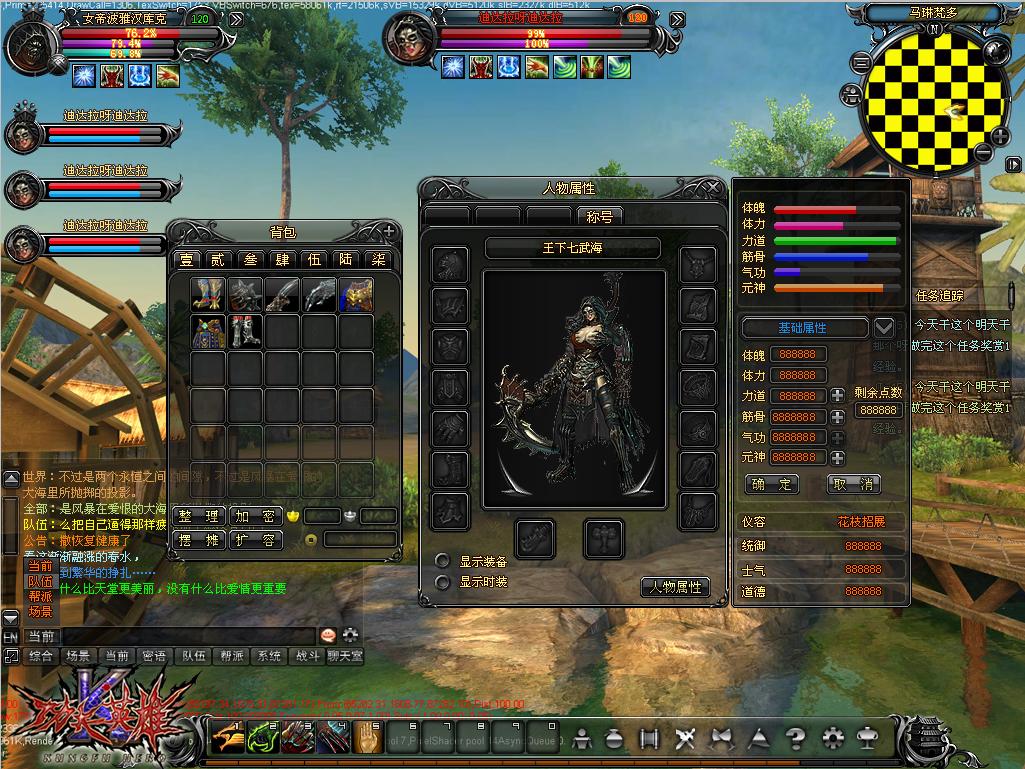Switch to the 称号 title tab
This screenshot has width=1025, height=769.
(x=601, y=216)
